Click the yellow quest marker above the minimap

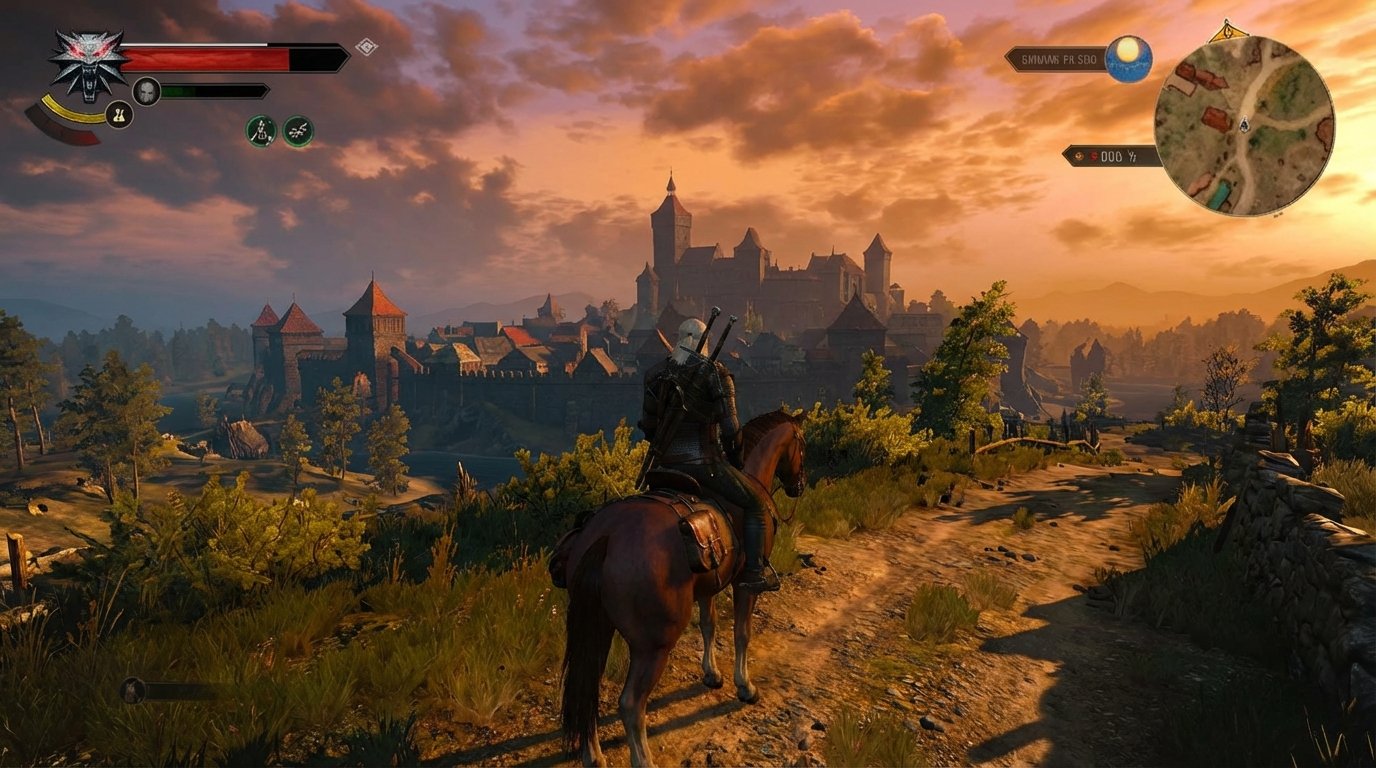1227,30
